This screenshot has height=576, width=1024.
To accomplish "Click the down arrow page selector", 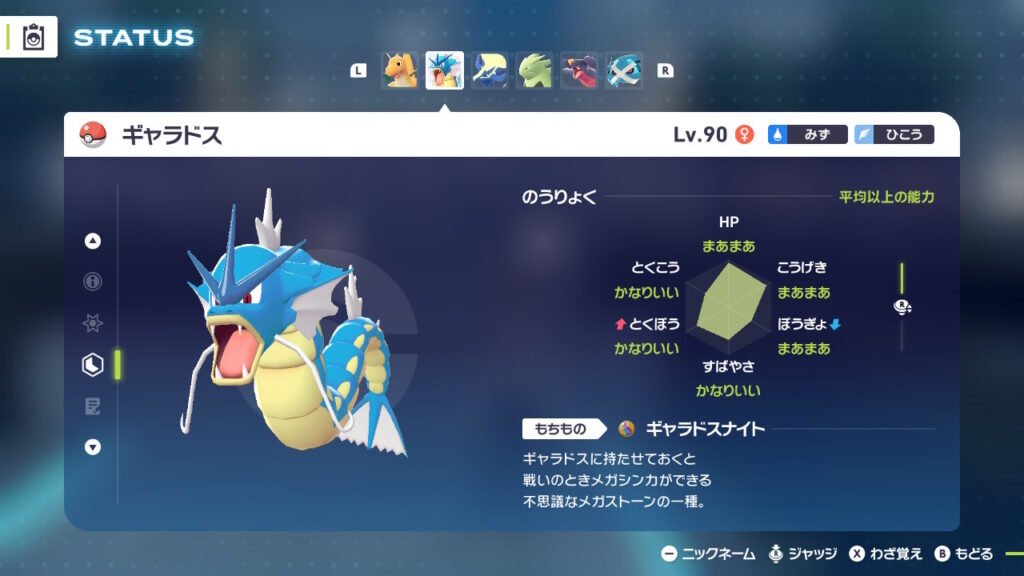I will pyautogui.click(x=93, y=447).
